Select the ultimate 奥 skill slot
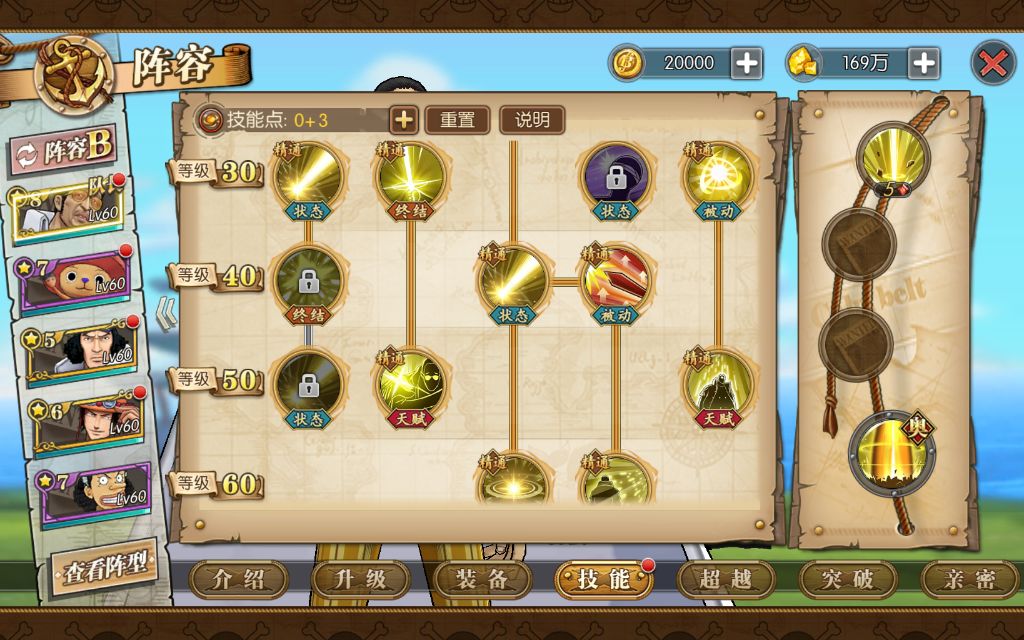This screenshot has width=1024, height=640. click(890, 450)
